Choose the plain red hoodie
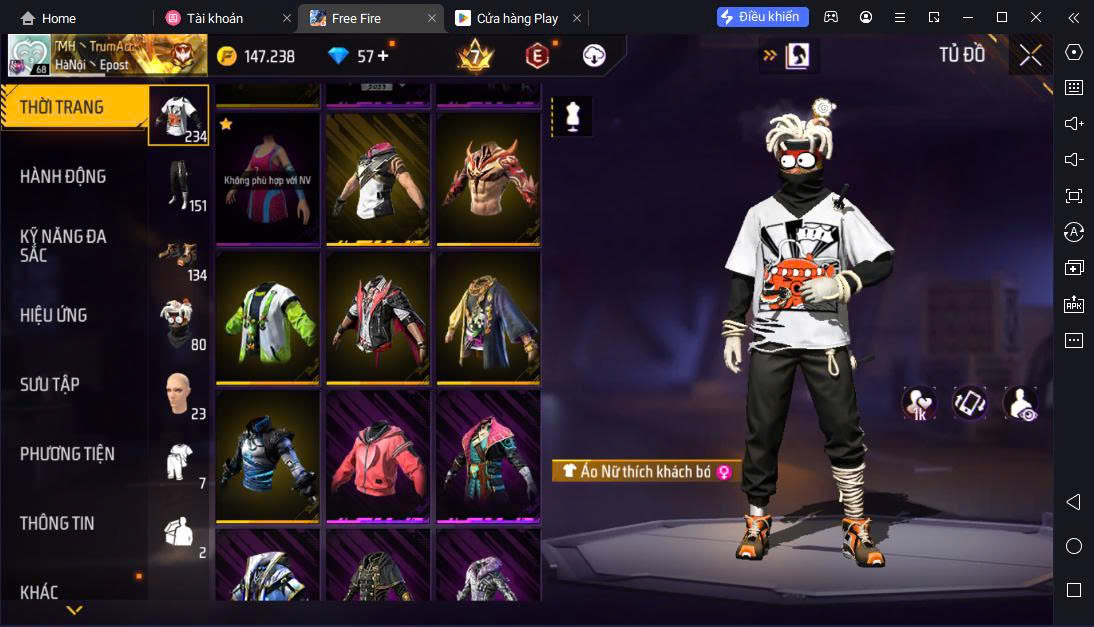Viewport: 1094px width, 627px height. tap(377, 457)
